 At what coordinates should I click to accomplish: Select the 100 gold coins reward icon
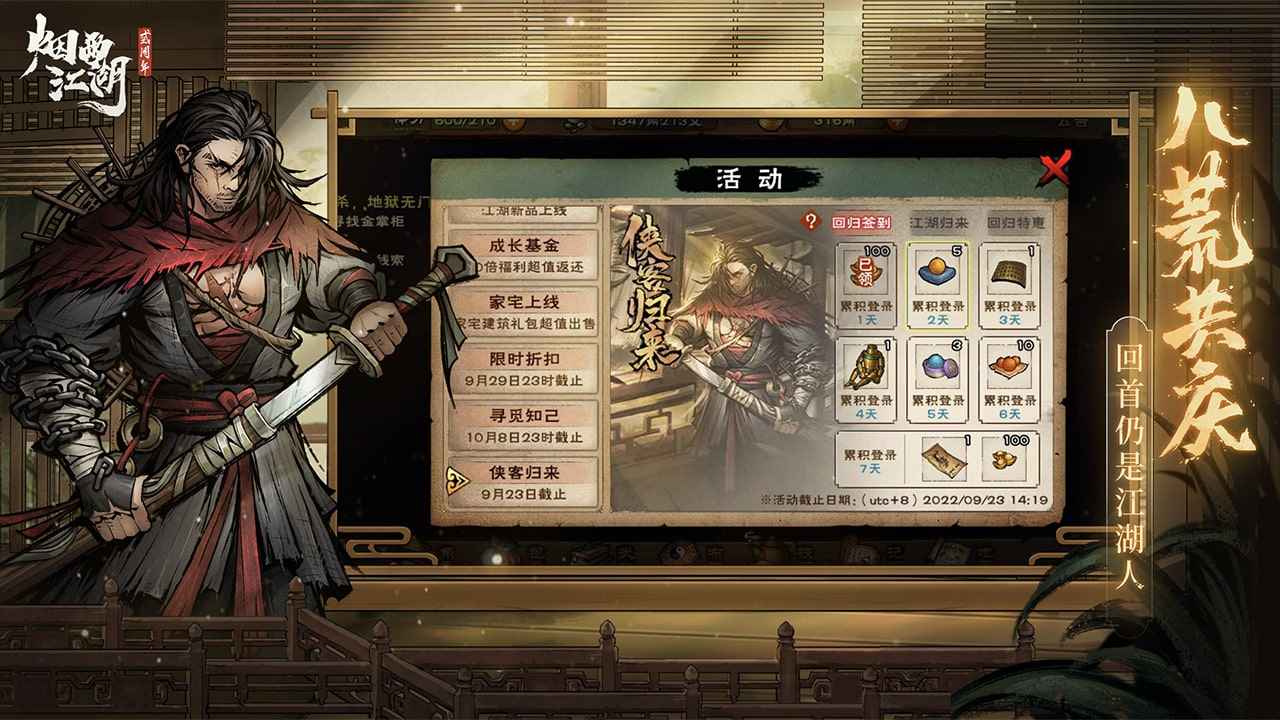click(1007, 458)
